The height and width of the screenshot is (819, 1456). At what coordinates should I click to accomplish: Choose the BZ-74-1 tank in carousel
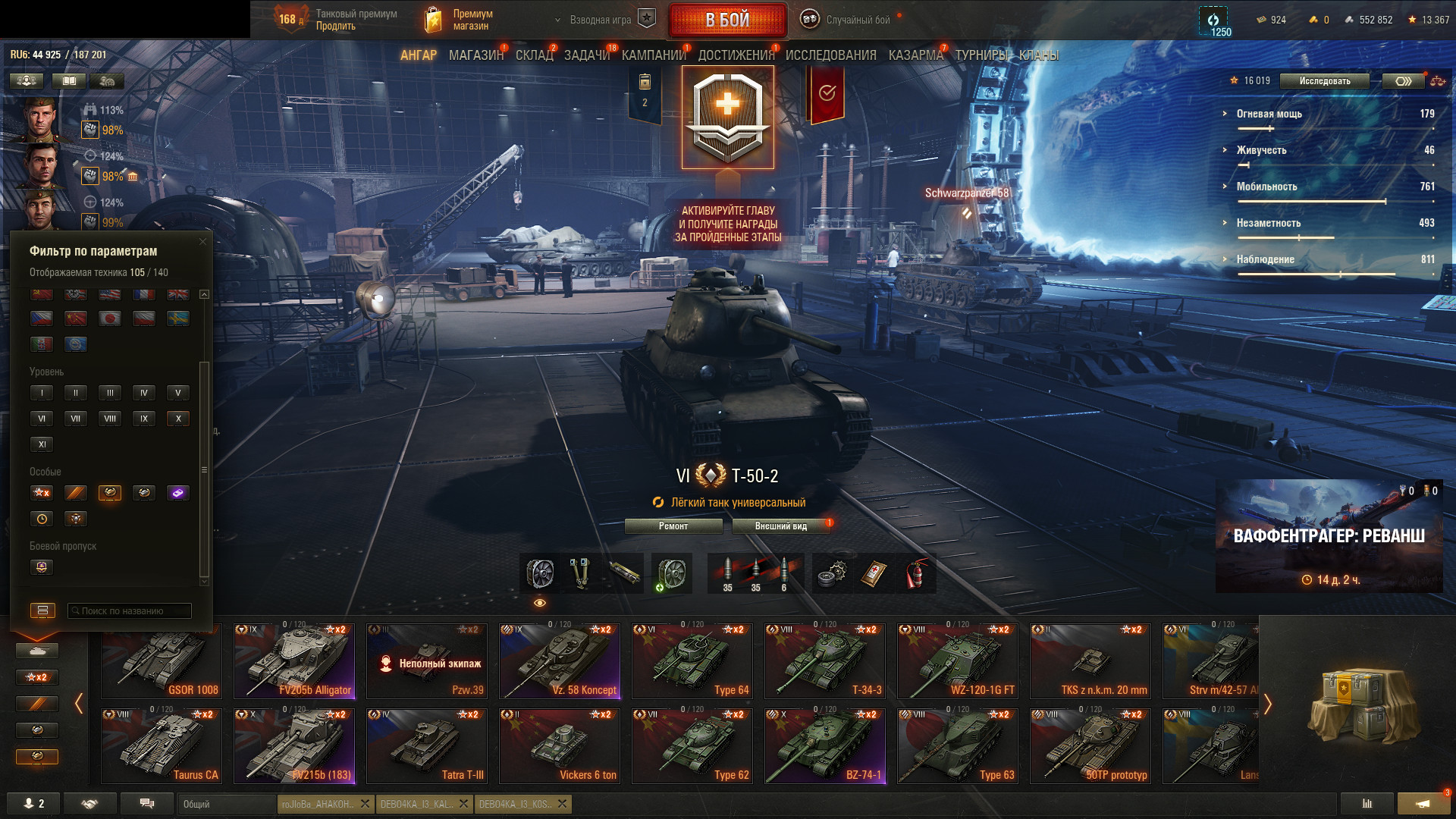[824, 745]
